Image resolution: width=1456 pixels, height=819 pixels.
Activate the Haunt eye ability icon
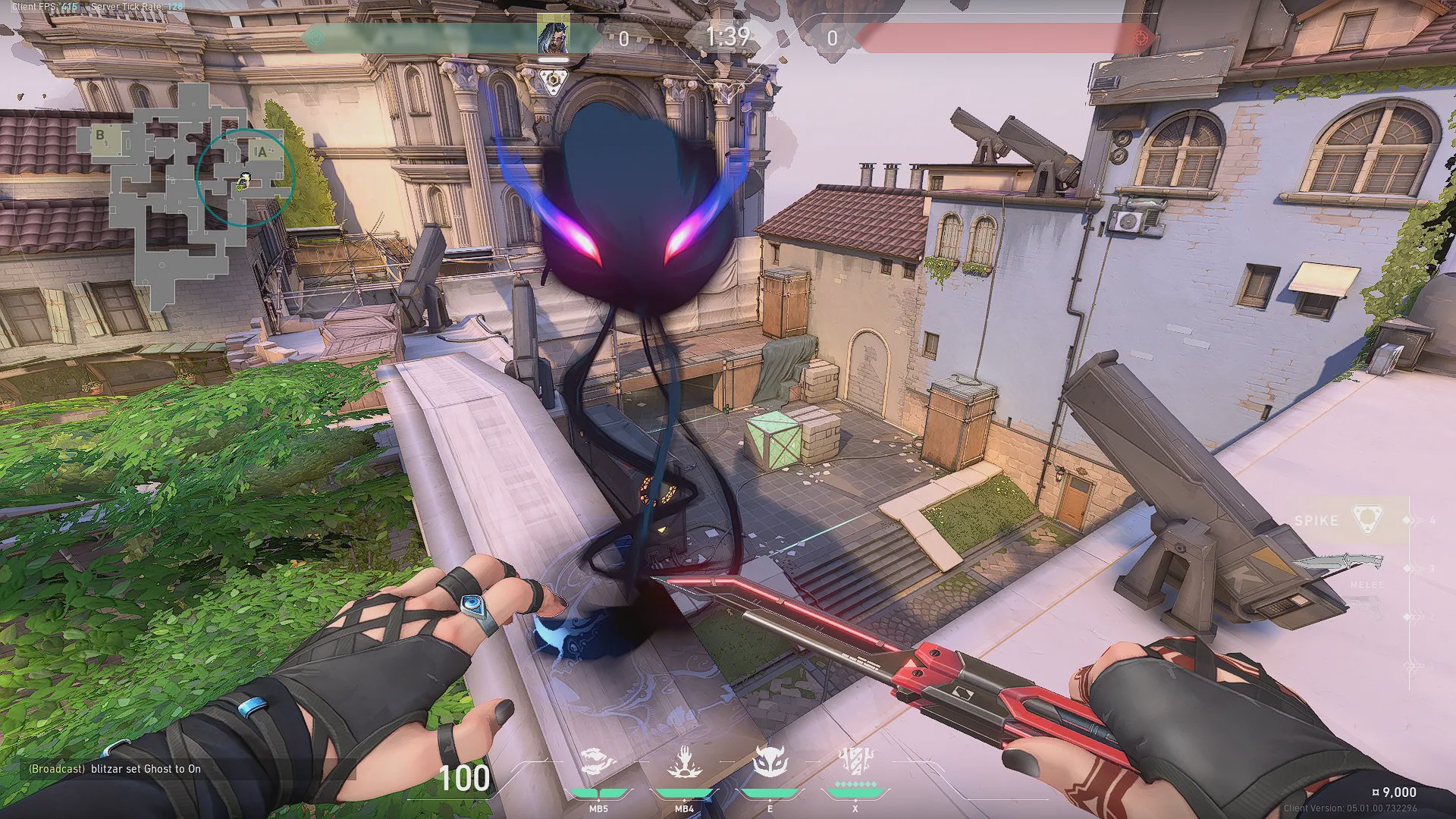click(x=770, y=763)
